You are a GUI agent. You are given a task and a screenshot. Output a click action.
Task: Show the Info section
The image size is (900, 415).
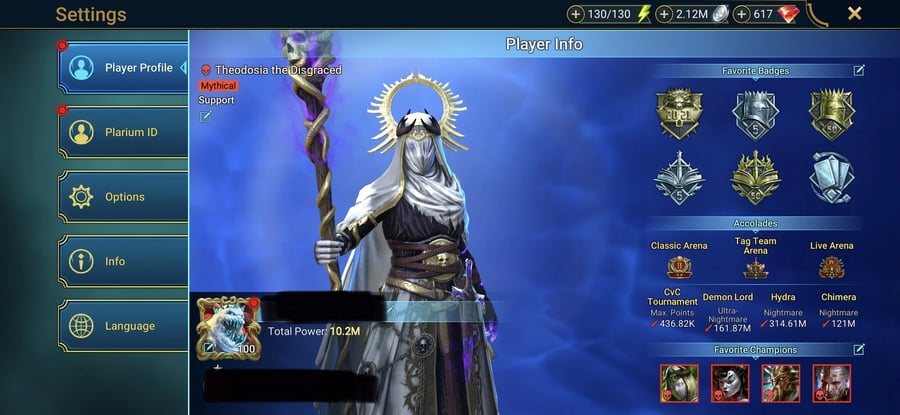(124, 261)
